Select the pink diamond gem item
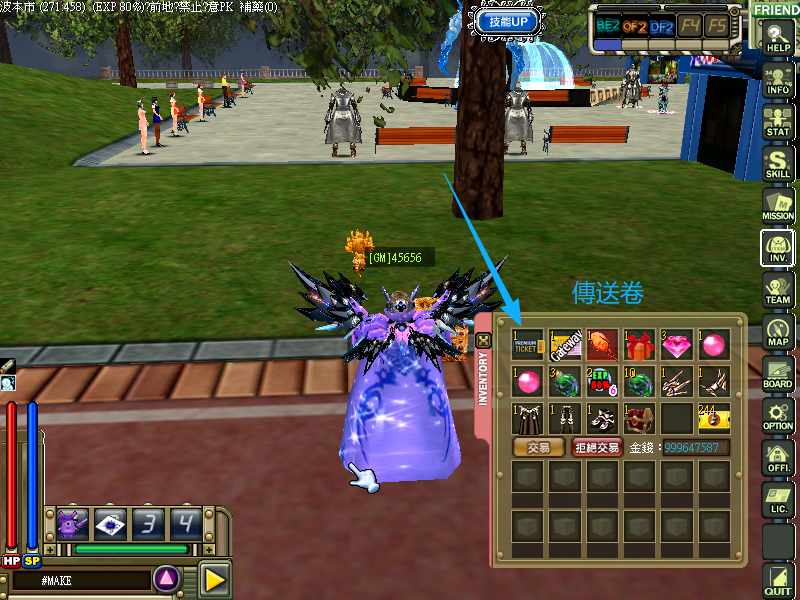This screenshot has width=800, height=600. click(x=676, y=345)
